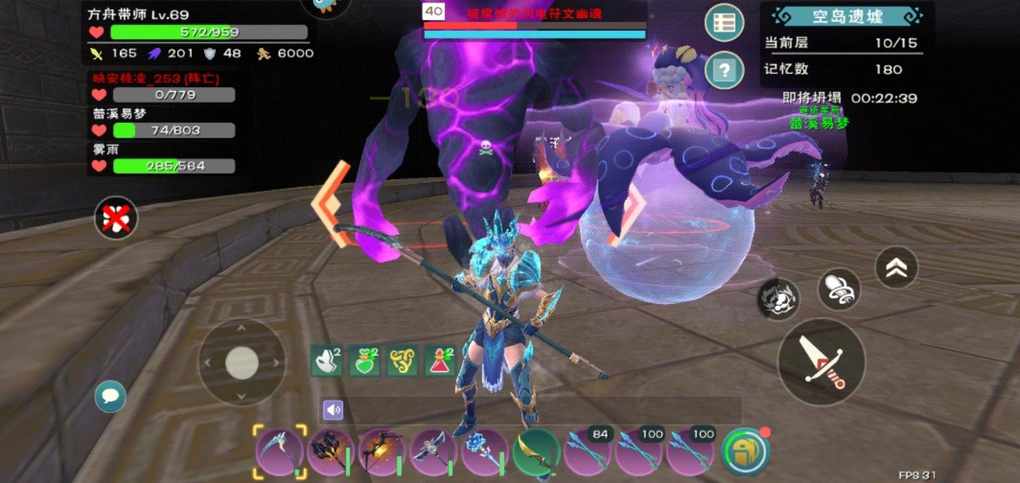Screen dimensions: 1020x483
Task: Select the scythe weapon hotbar slot
Action: (x=279, y=451)
